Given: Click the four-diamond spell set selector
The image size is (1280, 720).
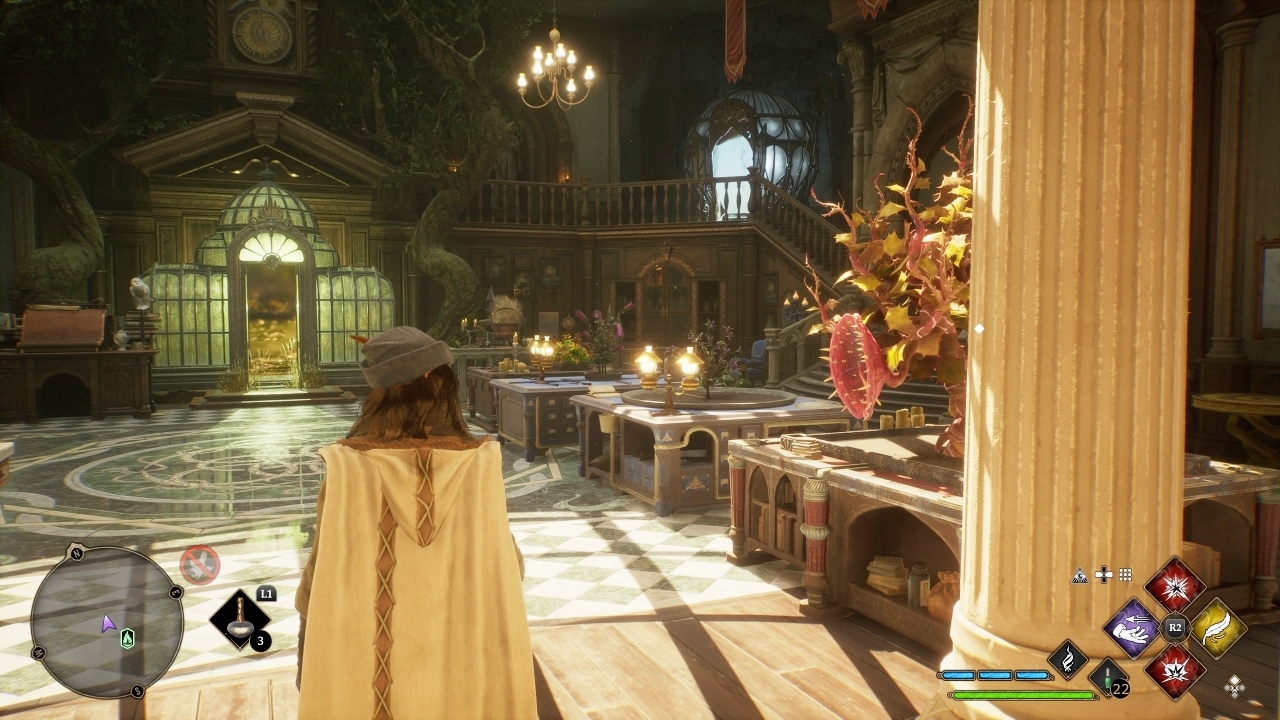Looking at the screenshot, I should [1235, 685].
